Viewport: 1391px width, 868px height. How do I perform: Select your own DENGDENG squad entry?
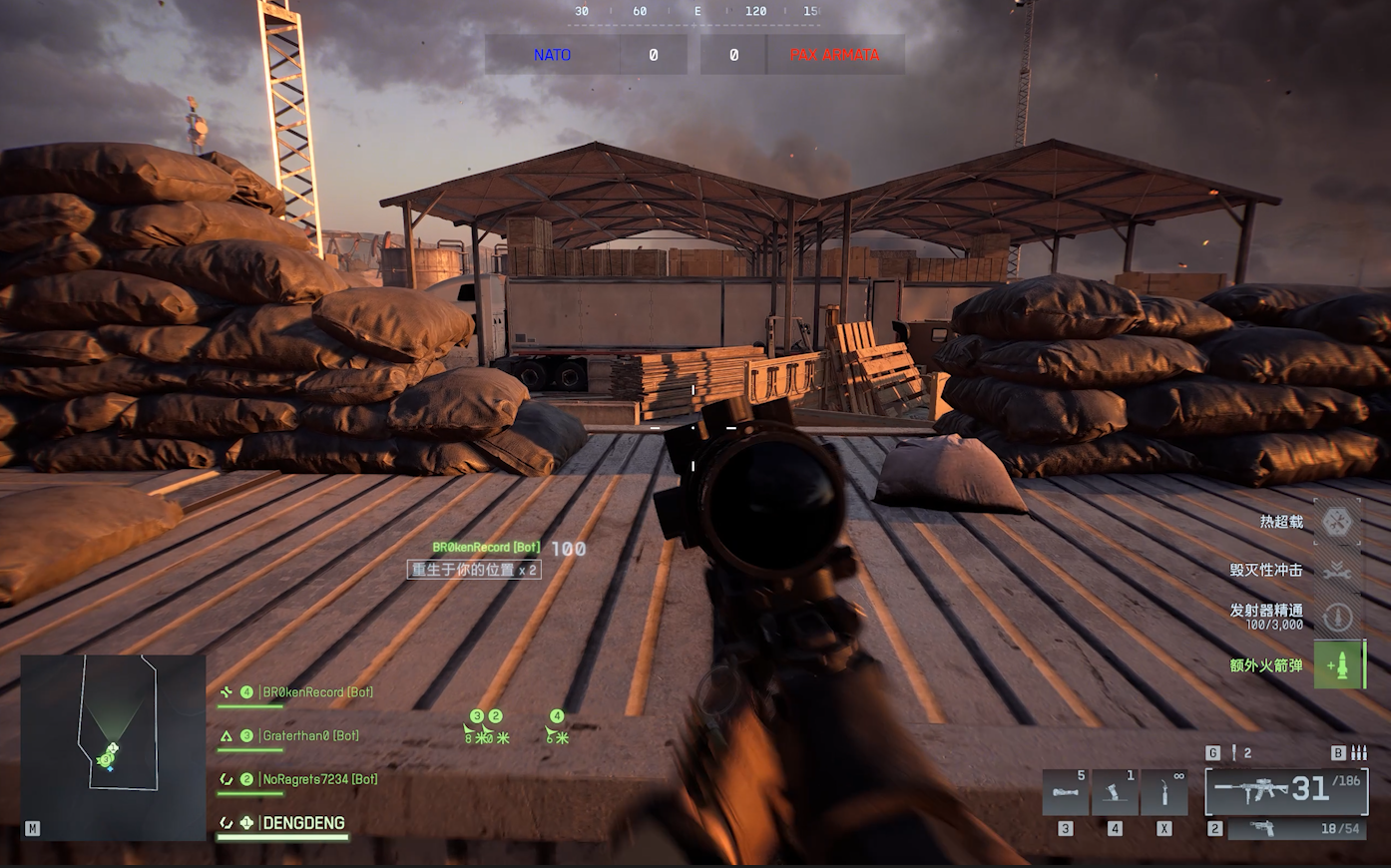pyautogui.click(x=303, y=823)
